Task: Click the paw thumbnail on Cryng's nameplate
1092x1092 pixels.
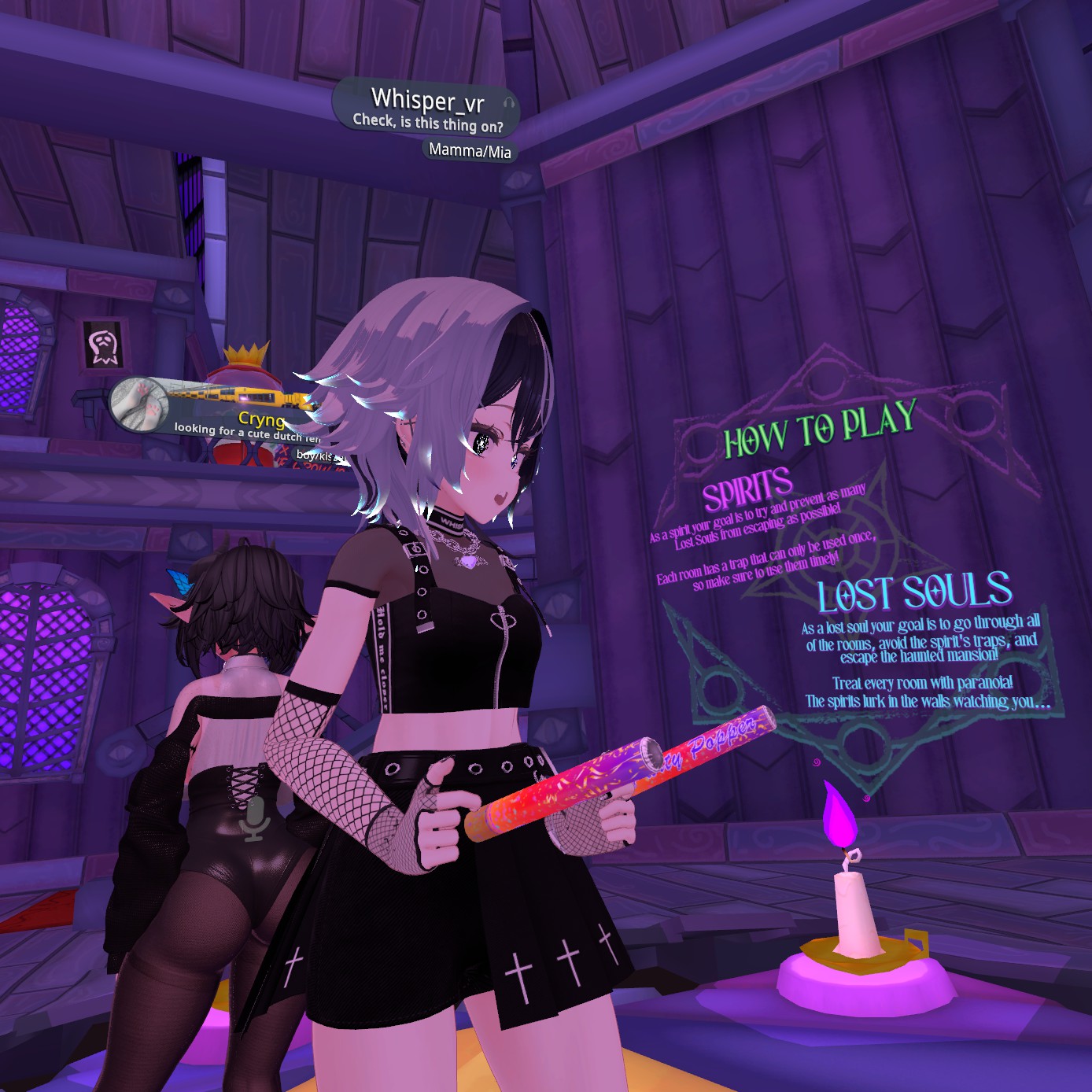Action: [140, 403]
